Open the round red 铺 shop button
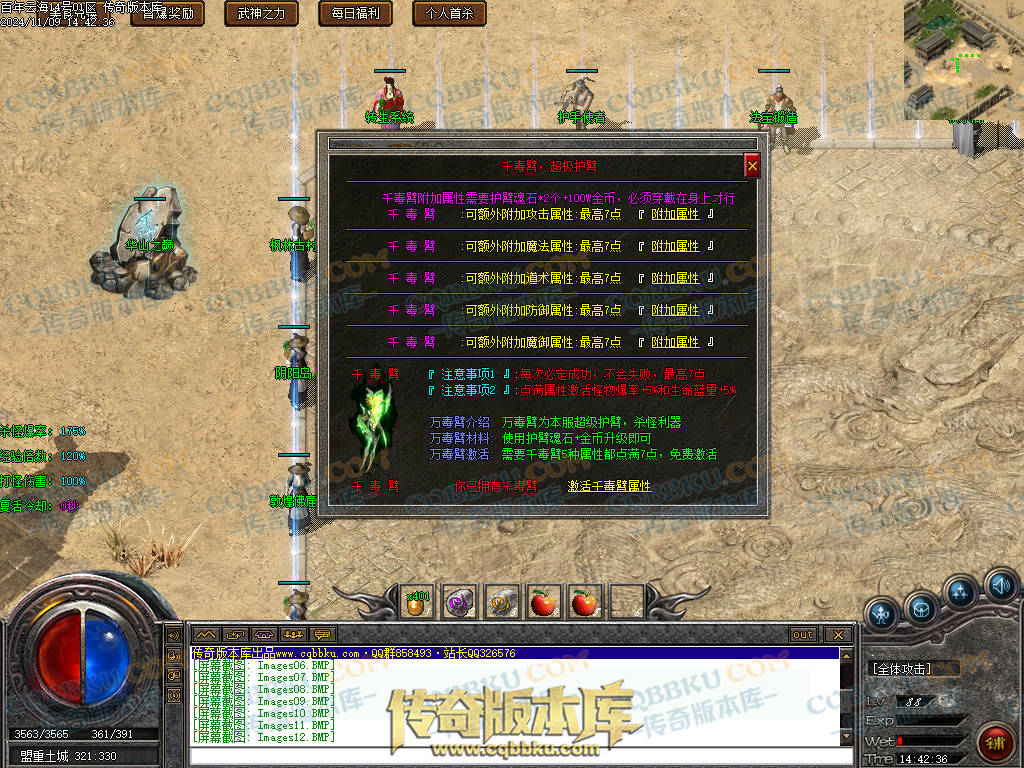The image size is (1024, 768). coord(995,742)
